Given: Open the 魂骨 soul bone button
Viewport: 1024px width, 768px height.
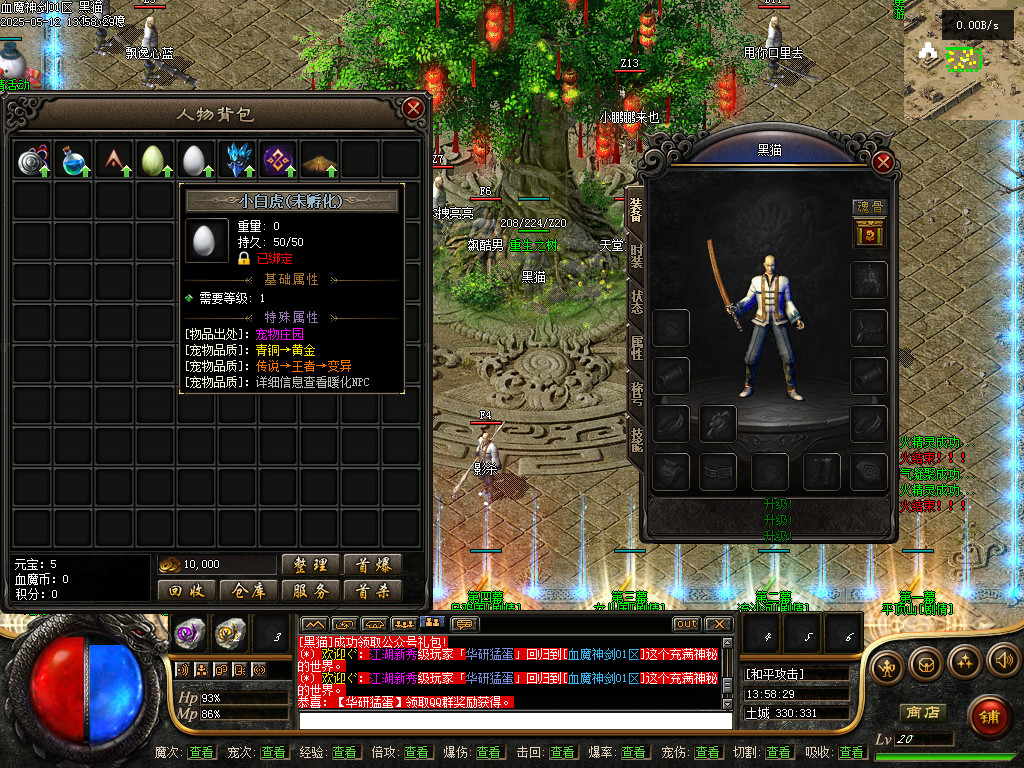Looking at the screenshot, I should (869, 208).
